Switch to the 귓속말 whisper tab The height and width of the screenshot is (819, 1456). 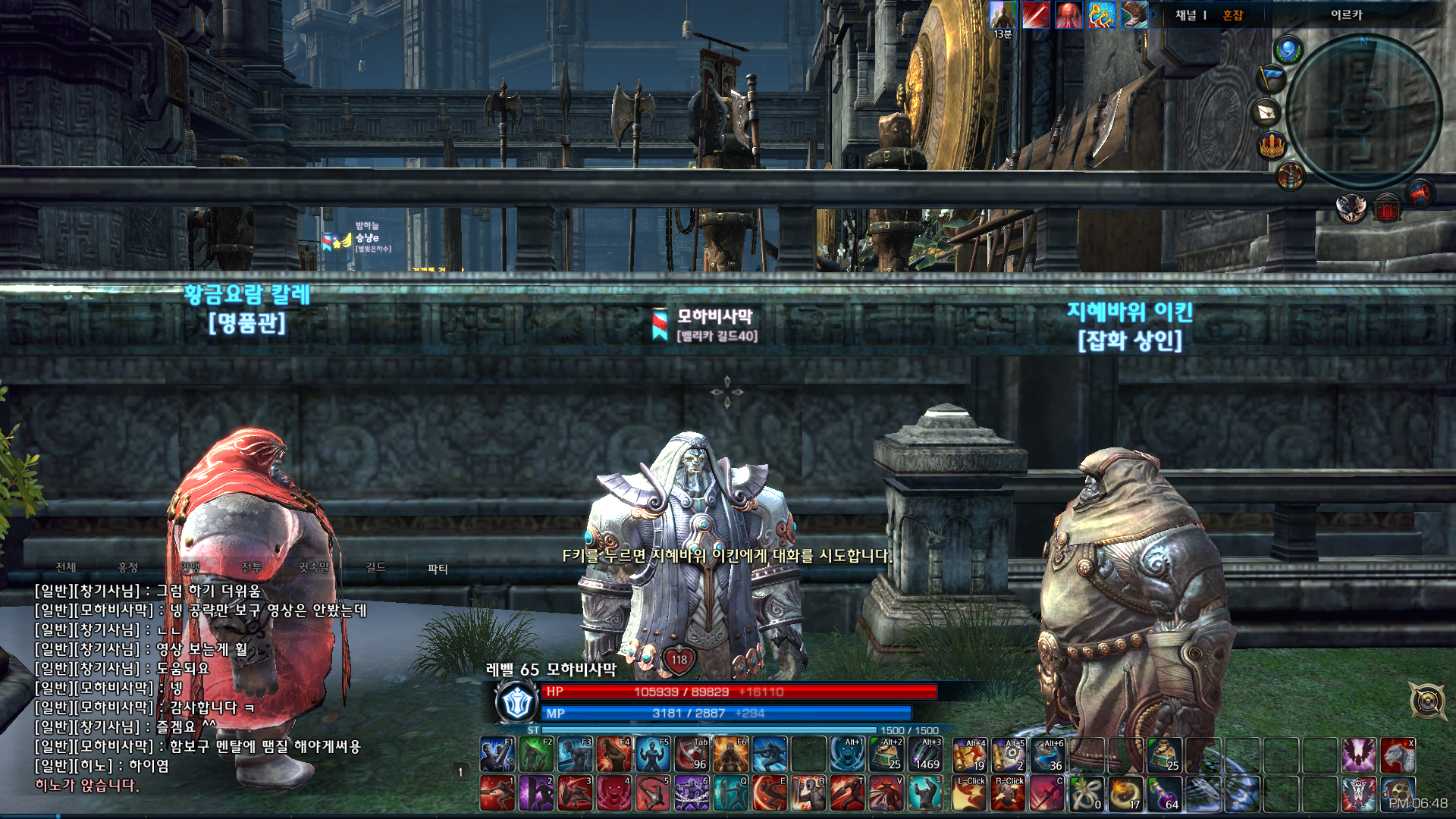click(313, 567)
